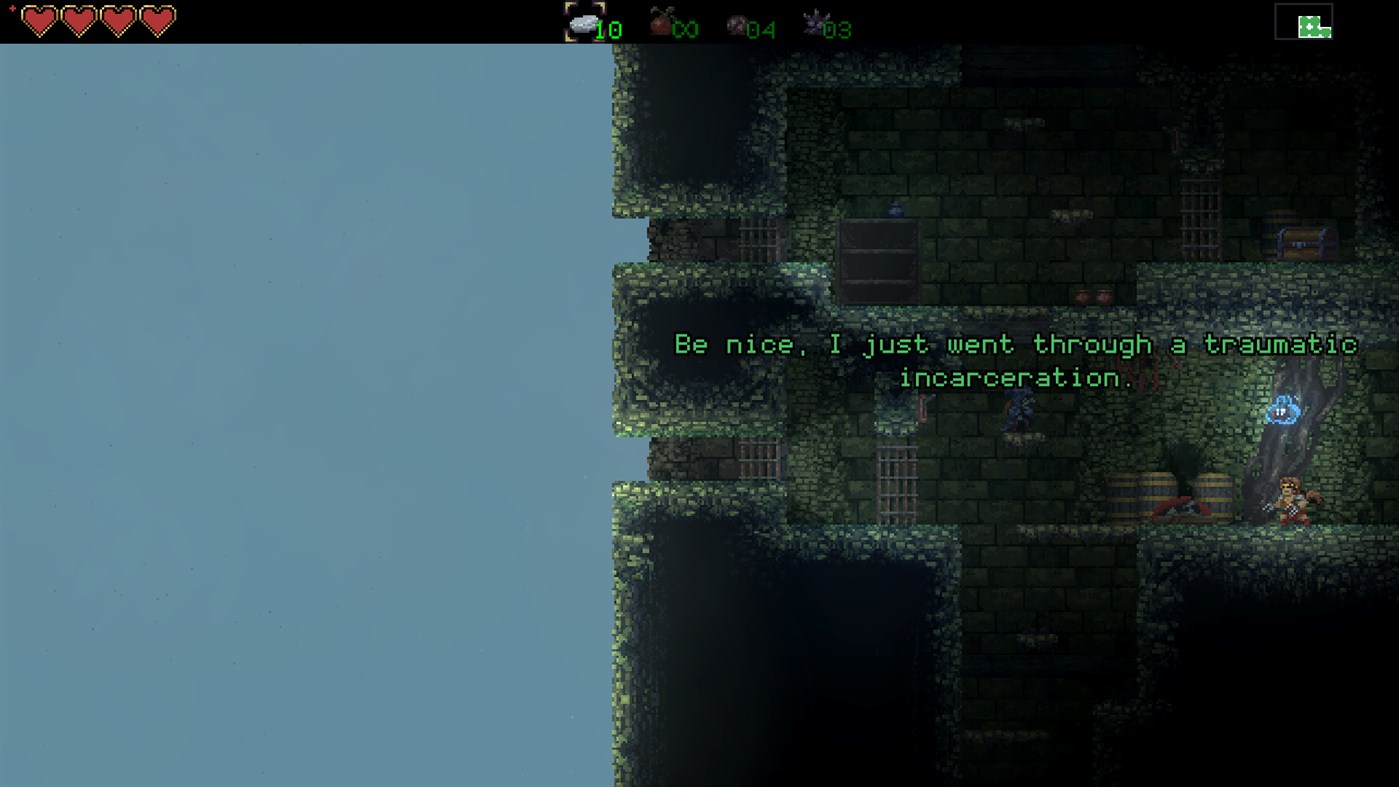Image resolution: width=1399 pixels, height=787 pixels.
Task: Click the pair of red cherries on the ledge
Action: [1092, 296]
